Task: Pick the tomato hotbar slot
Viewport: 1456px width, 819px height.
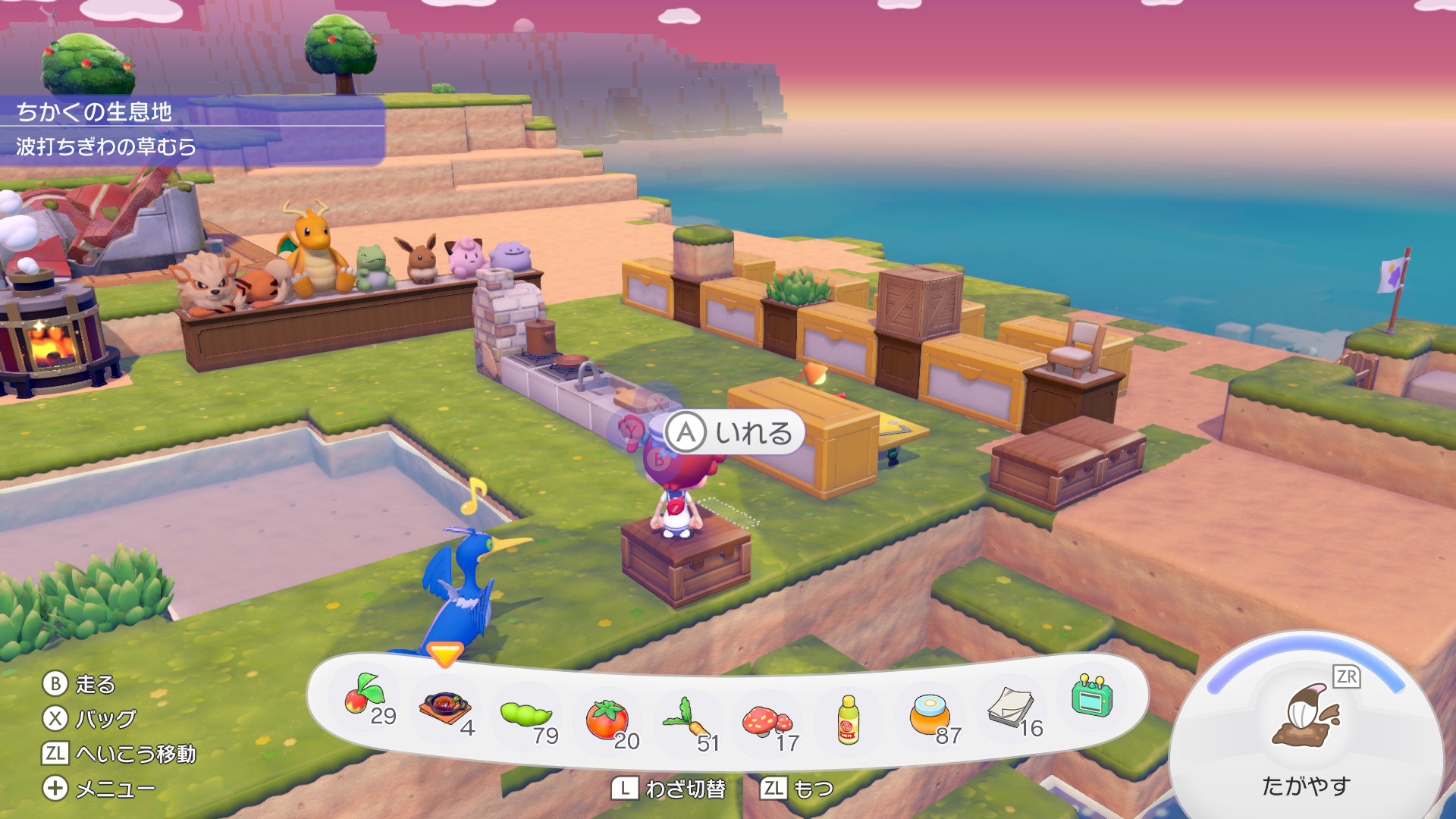Action: click(607, 720)
